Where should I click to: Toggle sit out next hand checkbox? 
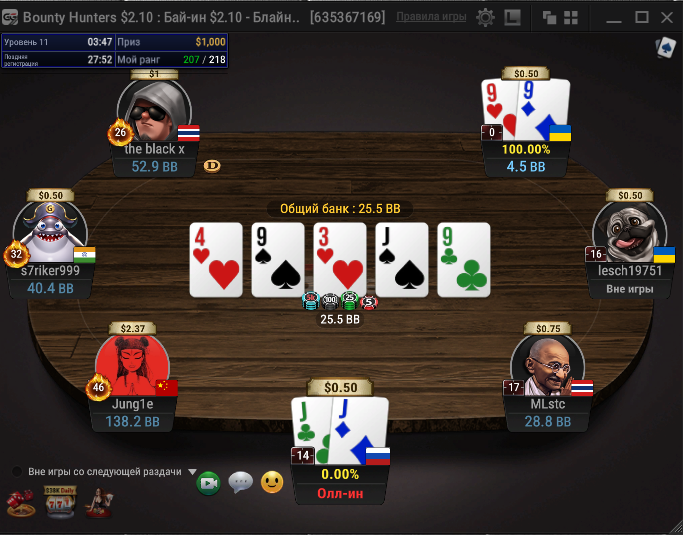click(x=17, y=472)
